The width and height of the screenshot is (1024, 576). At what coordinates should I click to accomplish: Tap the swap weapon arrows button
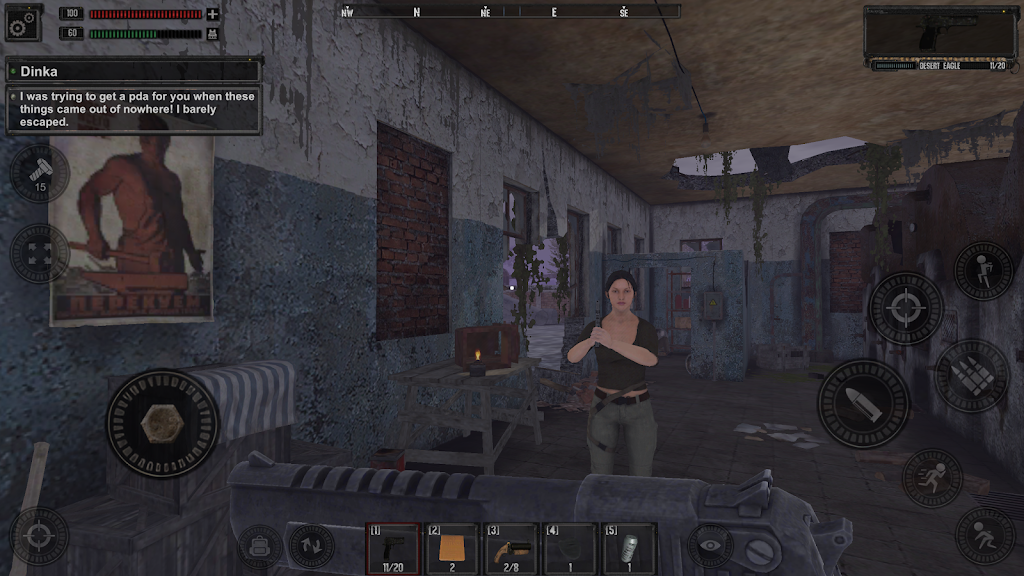click(310, 546)
